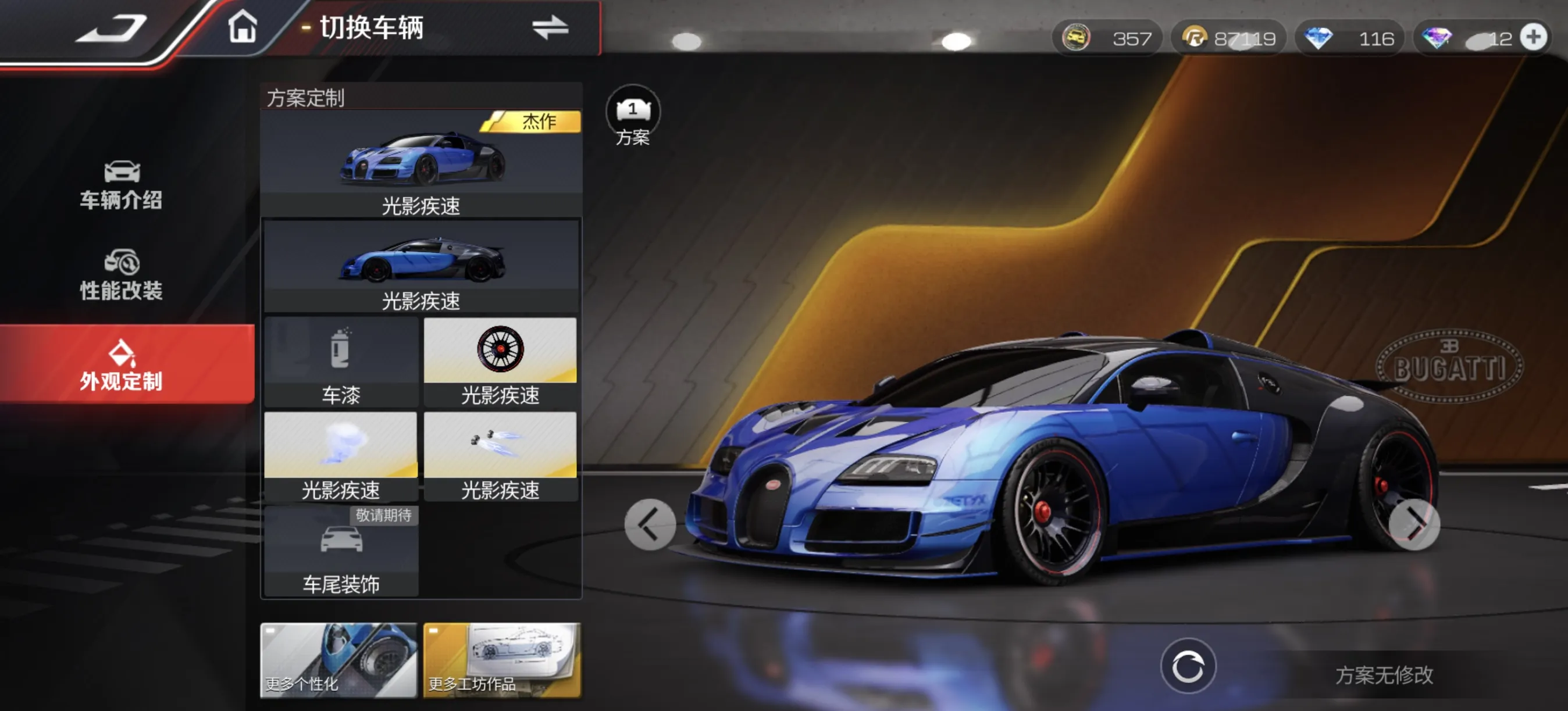
Task: Pick the 光影疾速 smoke effect tile
Action: pos(341,456)
